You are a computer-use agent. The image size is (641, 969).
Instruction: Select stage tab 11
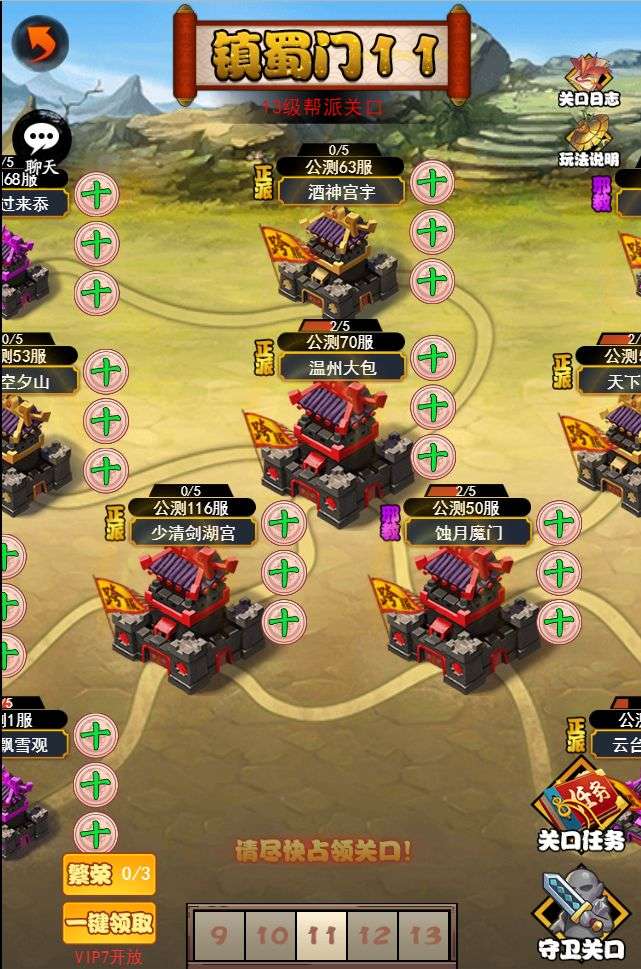(x=322, y=936)
